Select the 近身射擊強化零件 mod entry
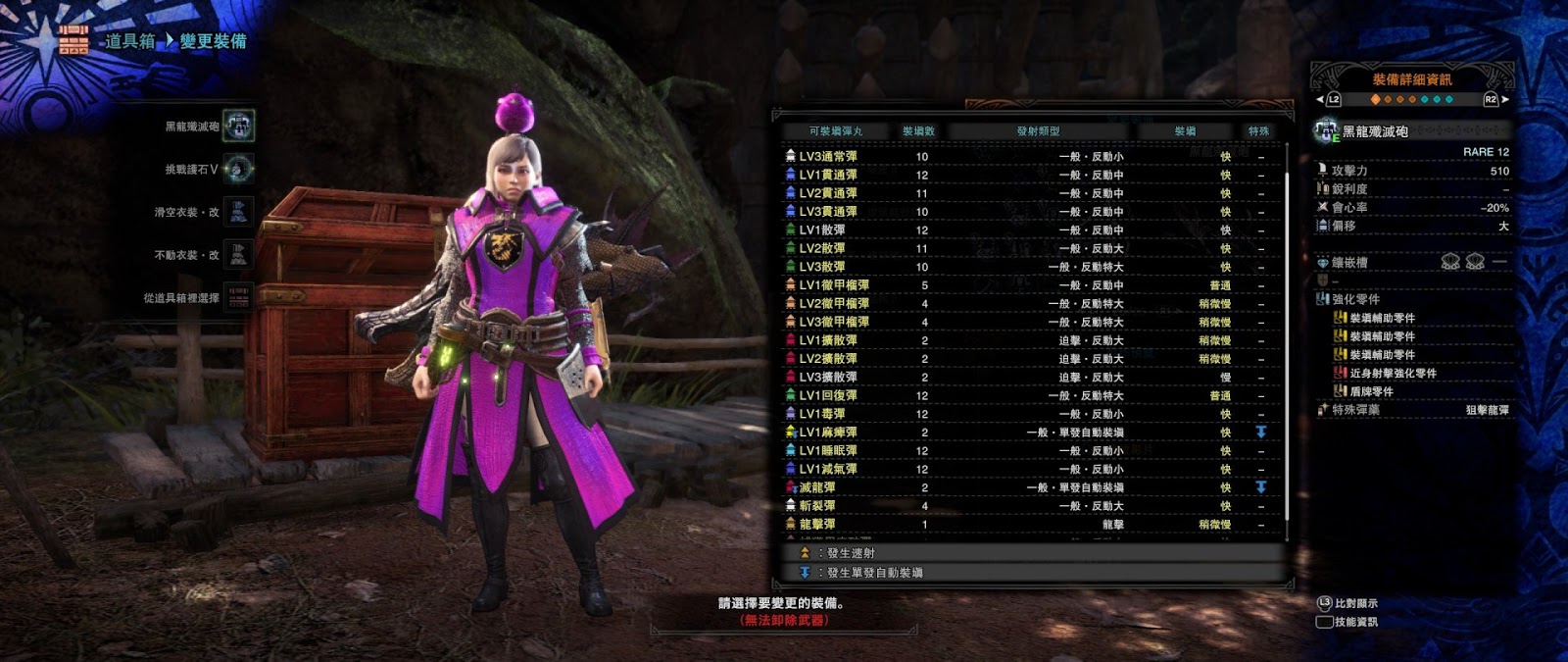1568x662 pixels. [1393, 374]
